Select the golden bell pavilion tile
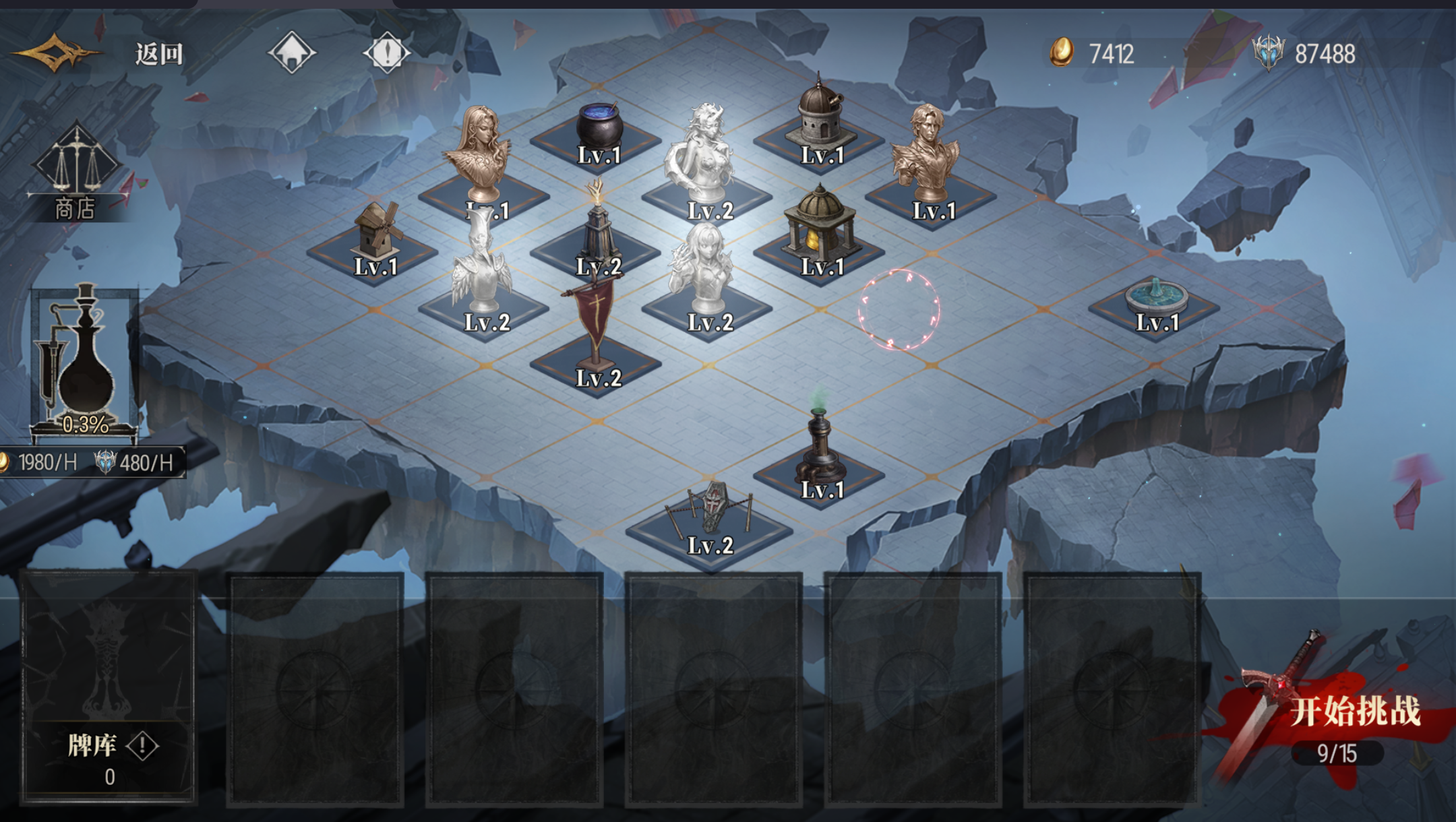This screenshot has height=822, width=1456. (x=820, y=236)
